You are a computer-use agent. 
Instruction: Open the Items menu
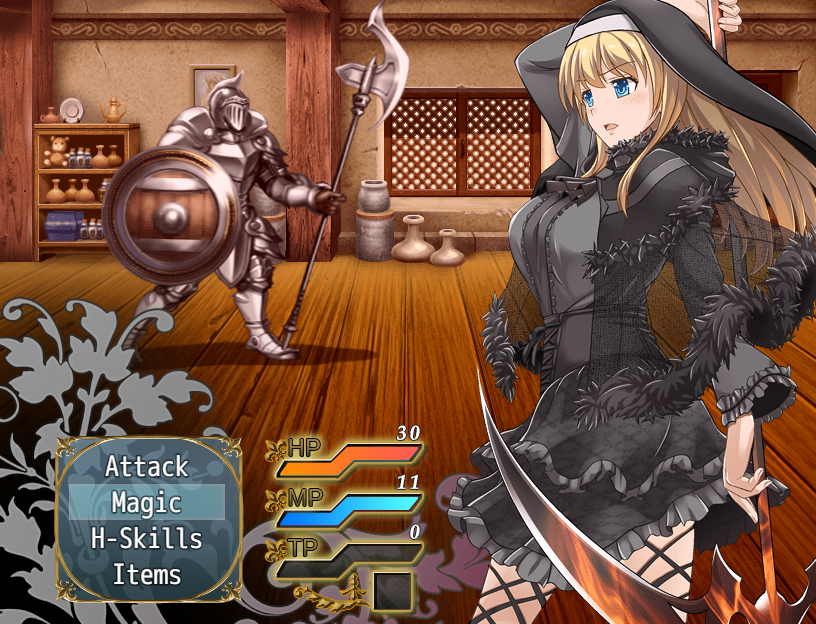click(x=146, y=575)
